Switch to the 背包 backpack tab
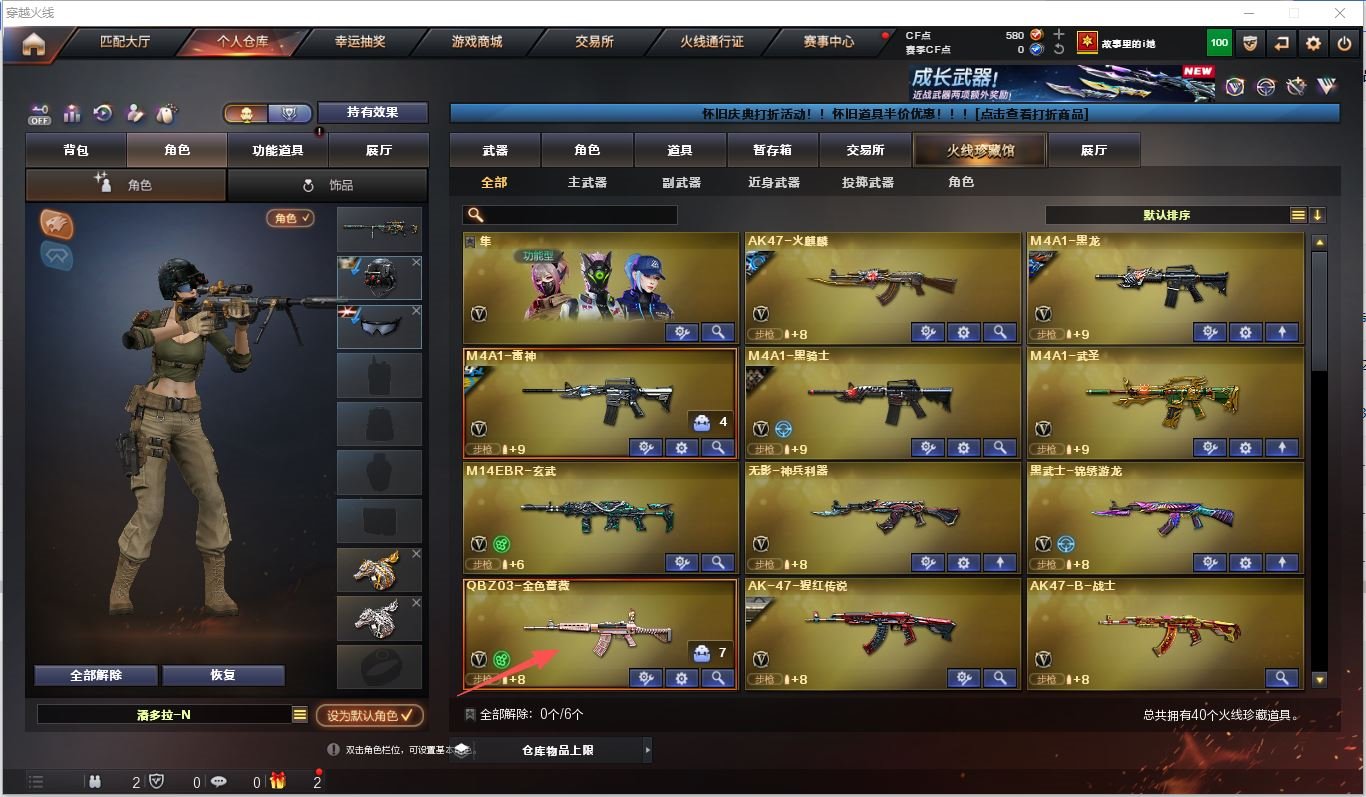Viewport: 1366px width, 797px height. point(76,150)
